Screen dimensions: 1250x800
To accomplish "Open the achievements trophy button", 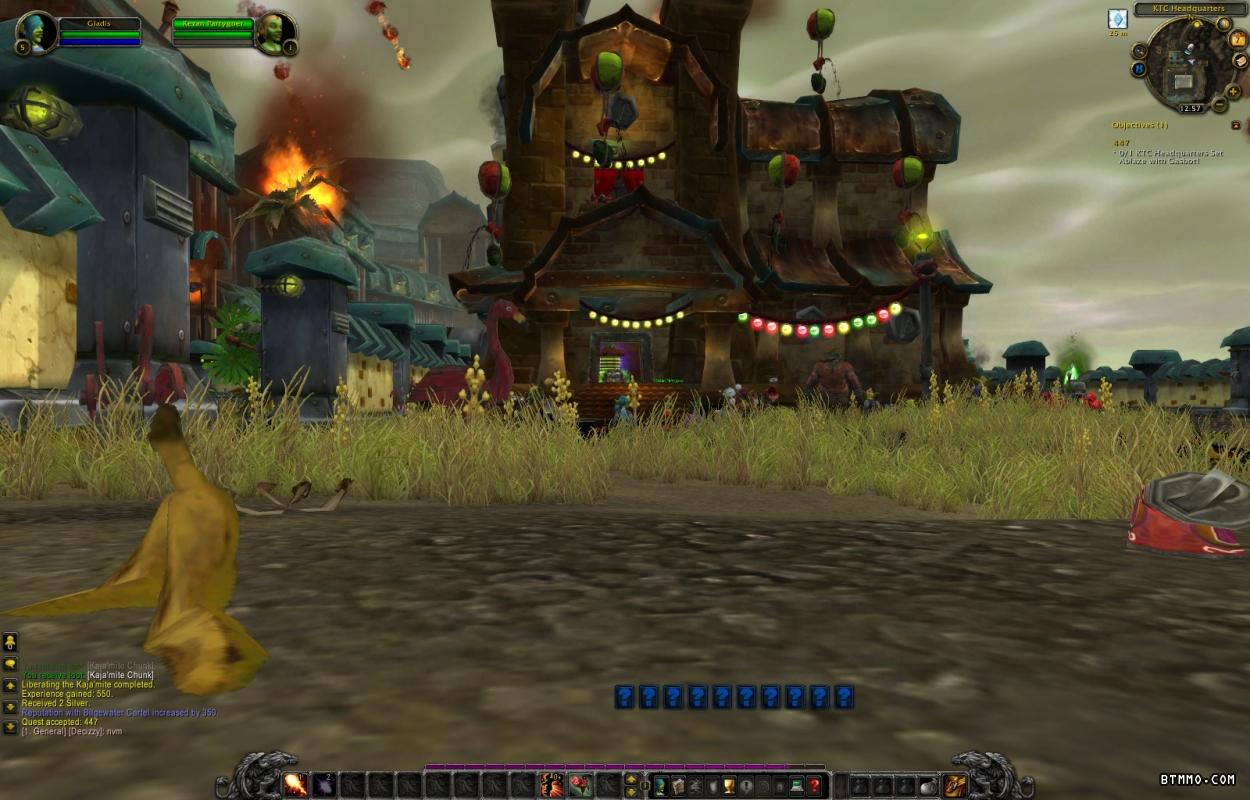I will tap(728, 786).
